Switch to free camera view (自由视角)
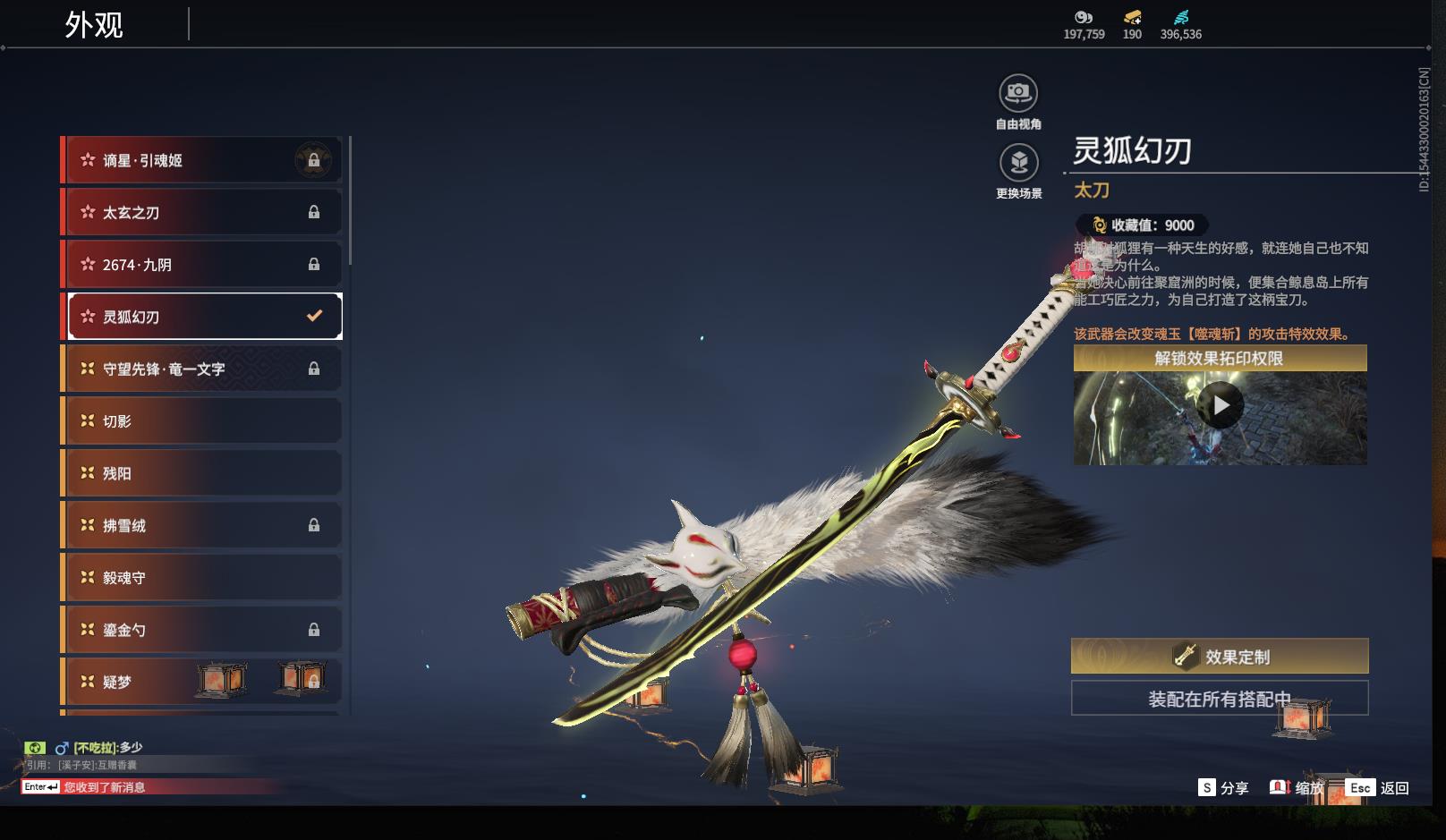 coord(1018,94)
